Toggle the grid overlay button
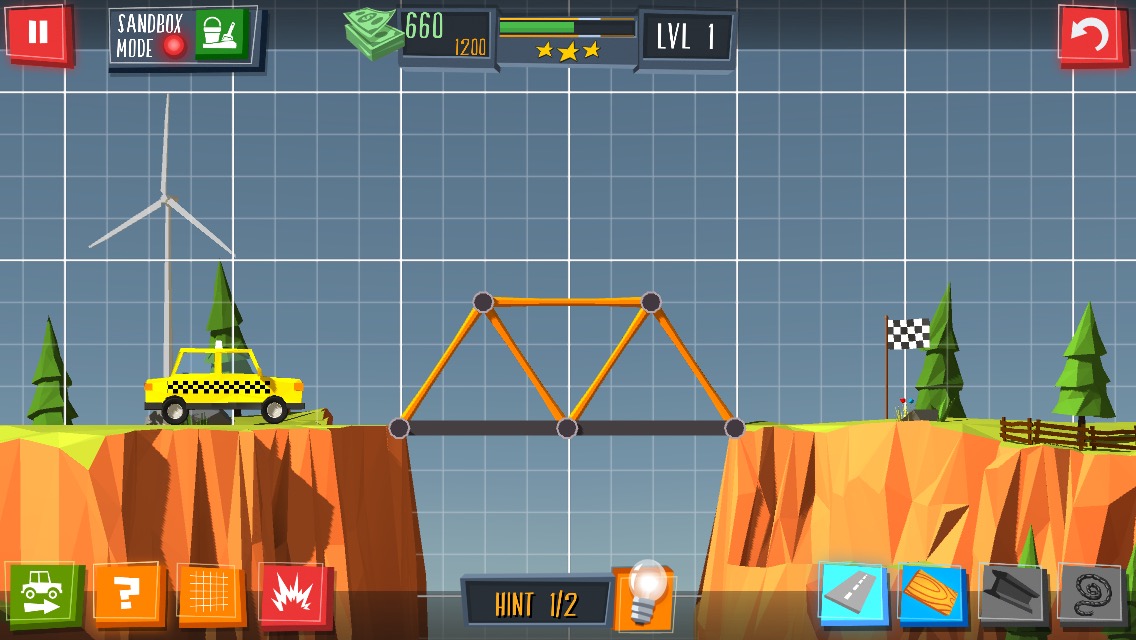The image size is (1136, 640). [210, 594]
